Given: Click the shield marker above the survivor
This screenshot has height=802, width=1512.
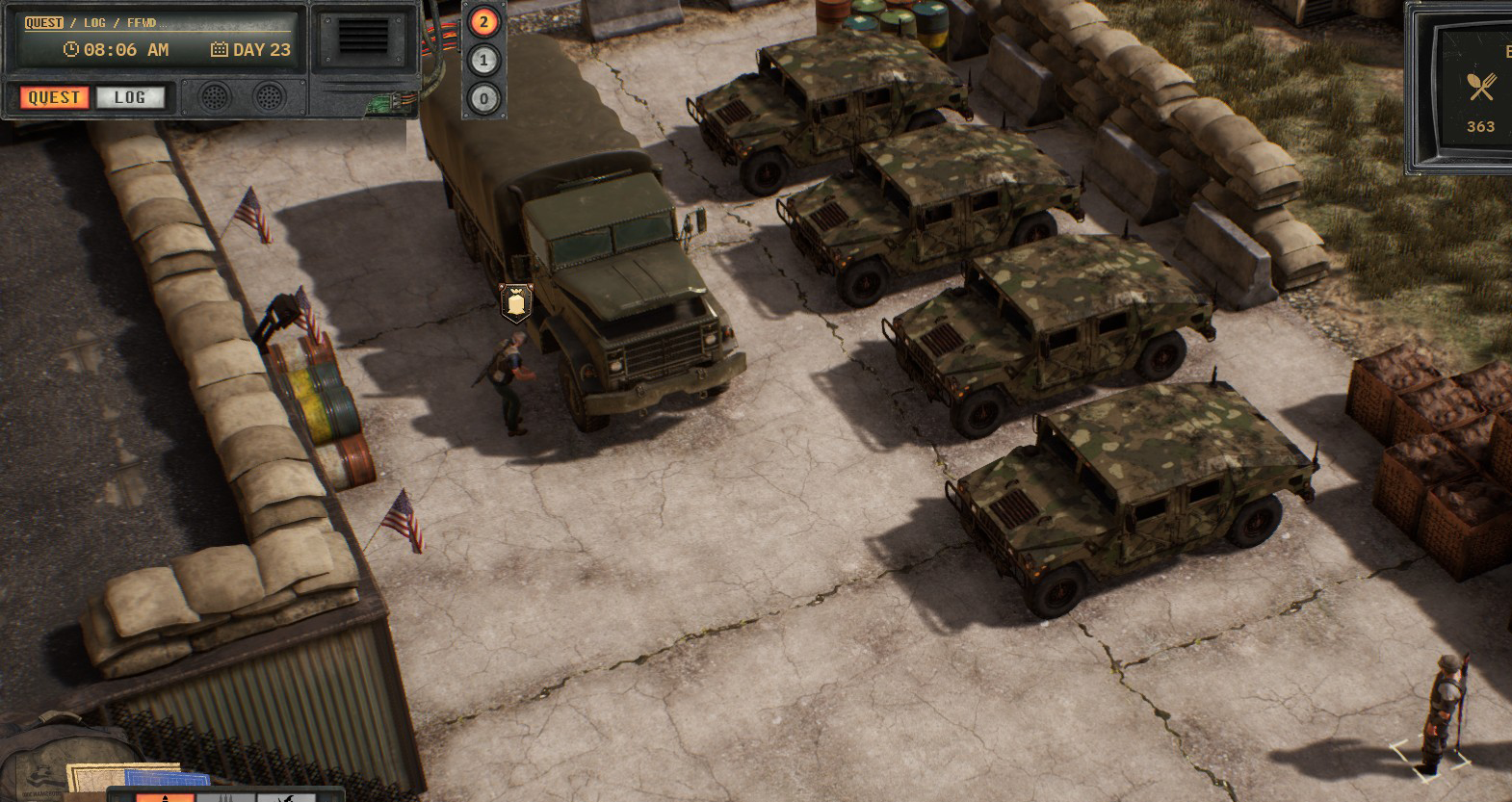Looking at the screenshot, I should [515, 303].
